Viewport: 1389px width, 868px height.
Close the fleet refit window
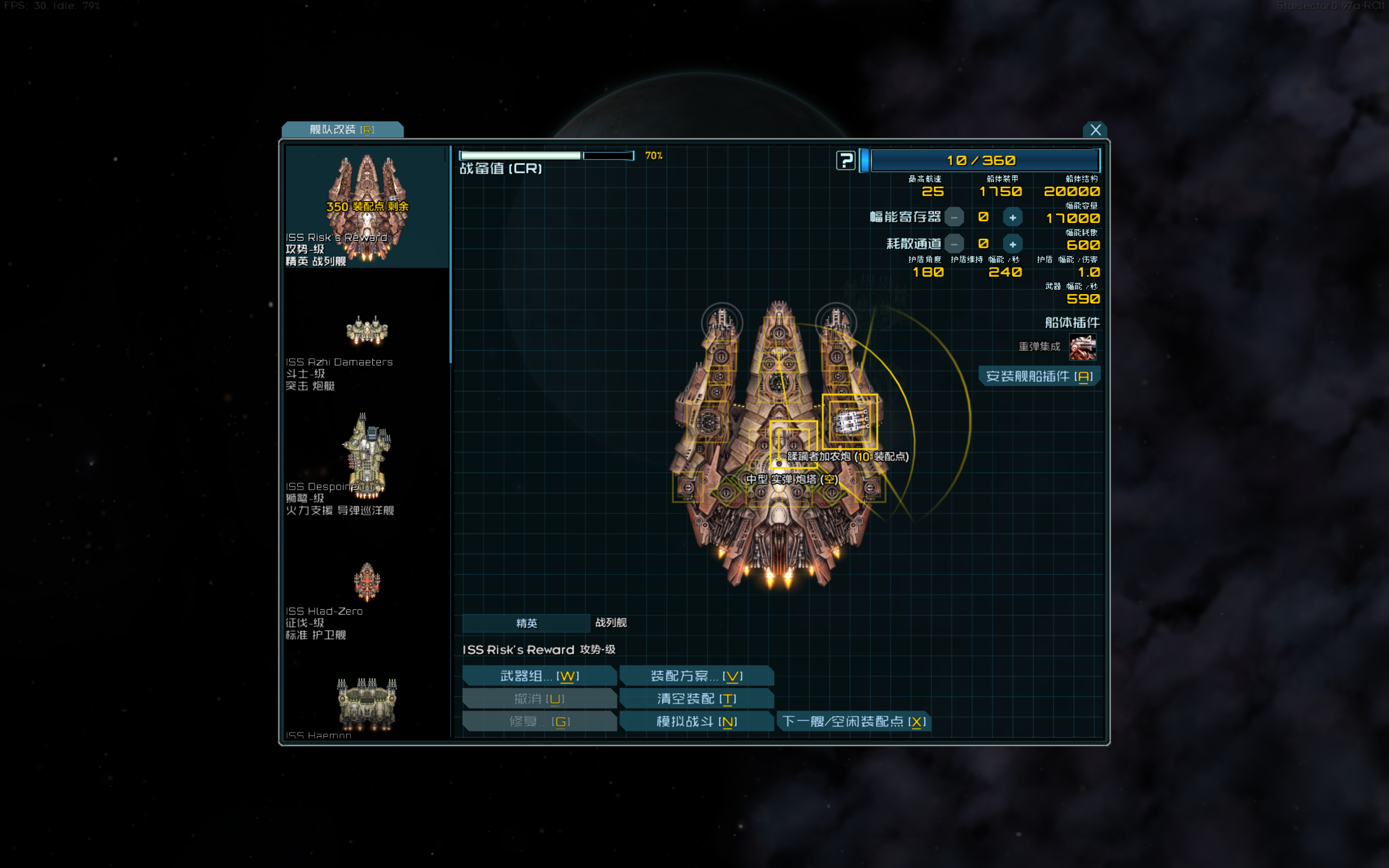click(1094, 130)
